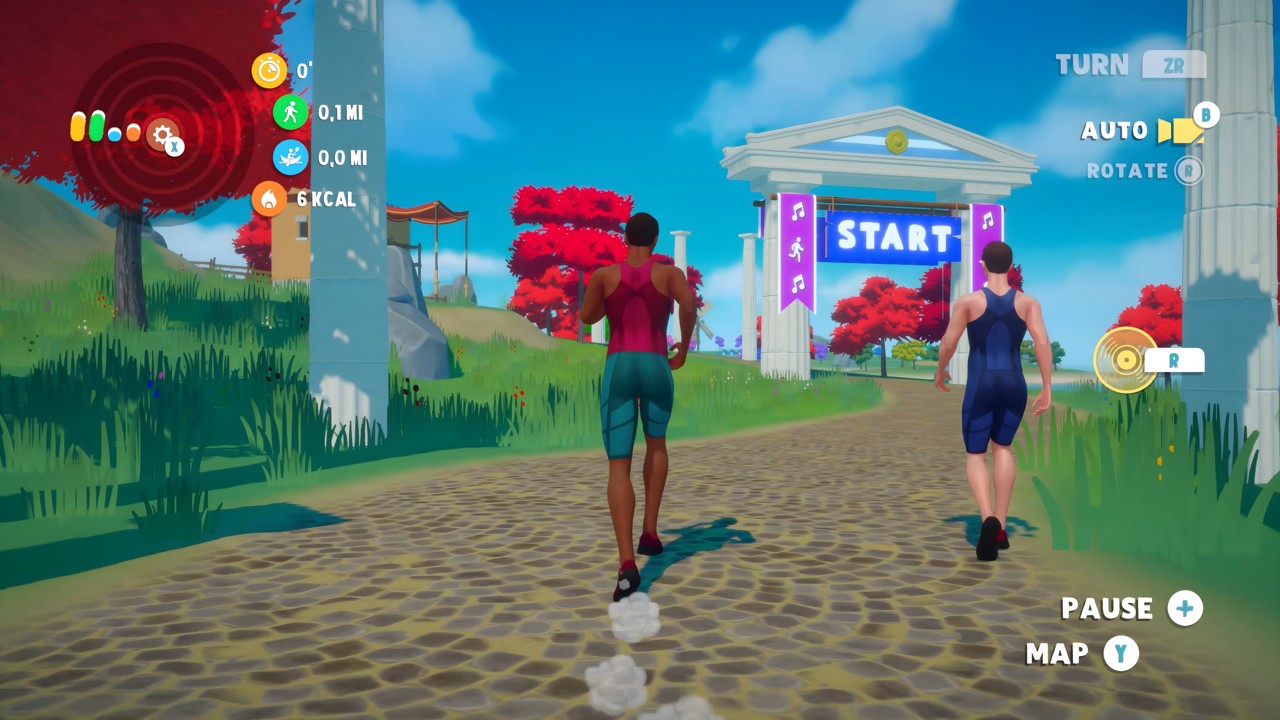Click the START banner sign

coord(893,237)
